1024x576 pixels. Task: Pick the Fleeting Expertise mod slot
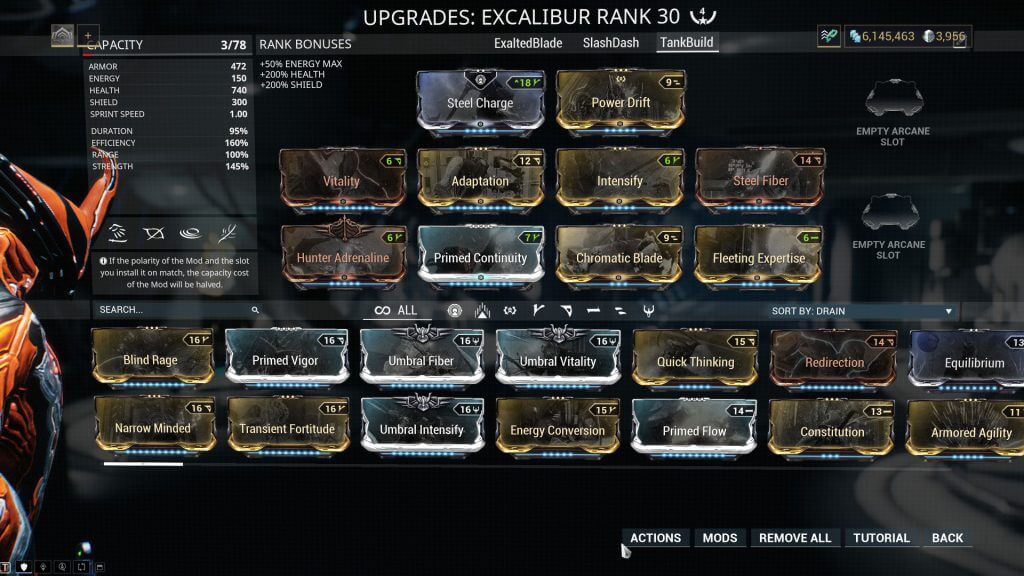758,258
